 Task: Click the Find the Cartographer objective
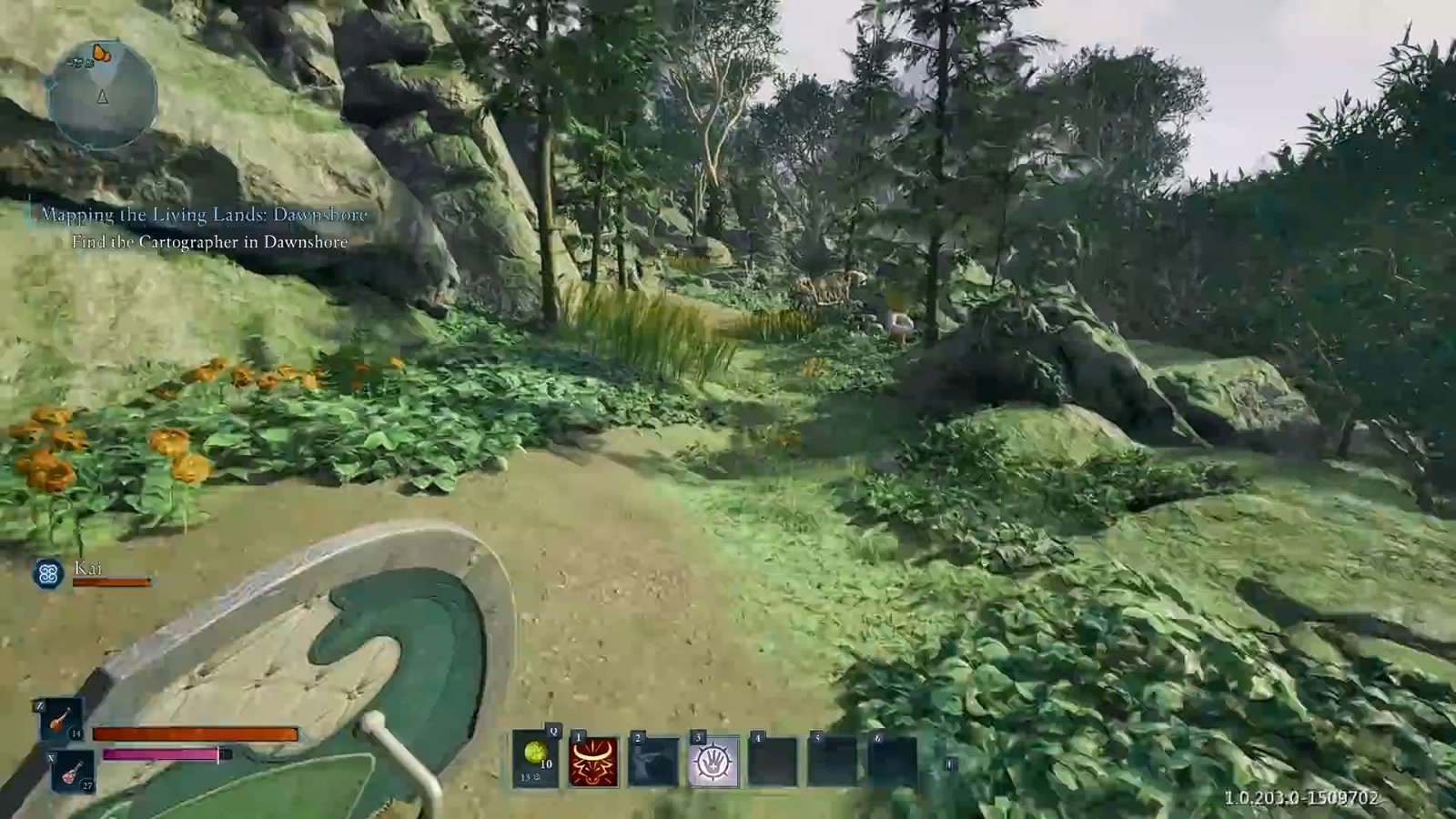tap(209, 242)
